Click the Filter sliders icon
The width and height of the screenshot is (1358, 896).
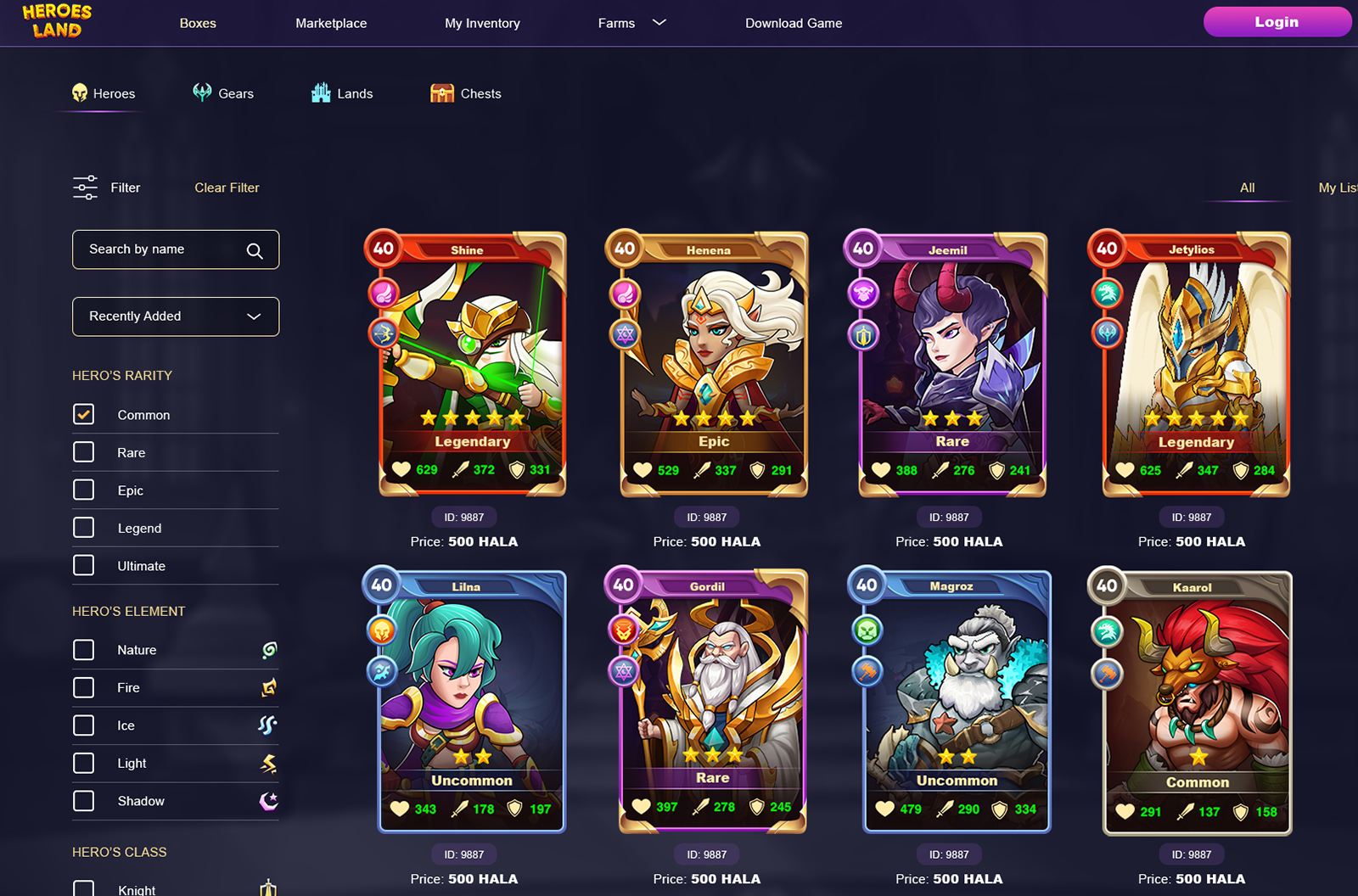click(x=83, y=187)
